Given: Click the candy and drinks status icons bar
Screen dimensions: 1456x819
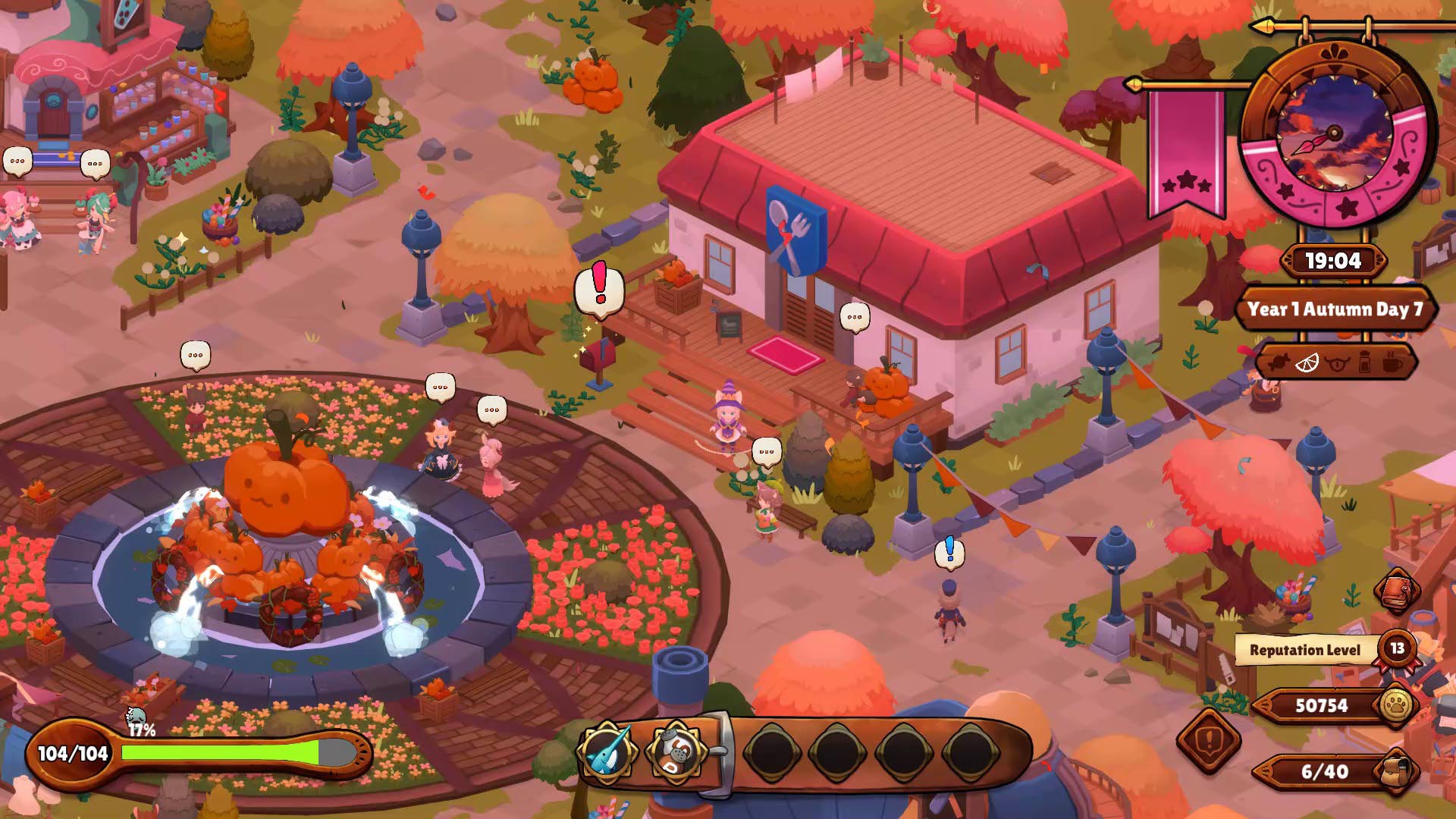Looking at the screenshot, I should [1335, 362].
